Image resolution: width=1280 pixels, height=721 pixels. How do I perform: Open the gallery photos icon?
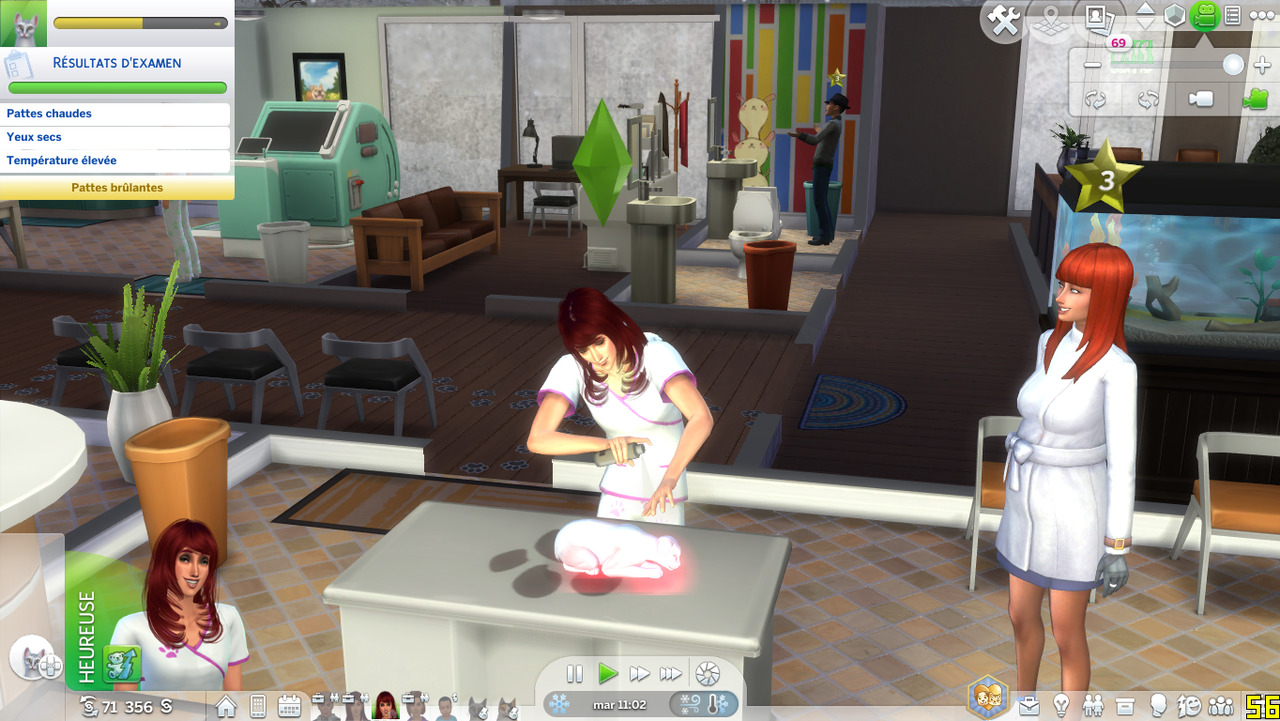pyautogui.click(x=1098, y=17)
